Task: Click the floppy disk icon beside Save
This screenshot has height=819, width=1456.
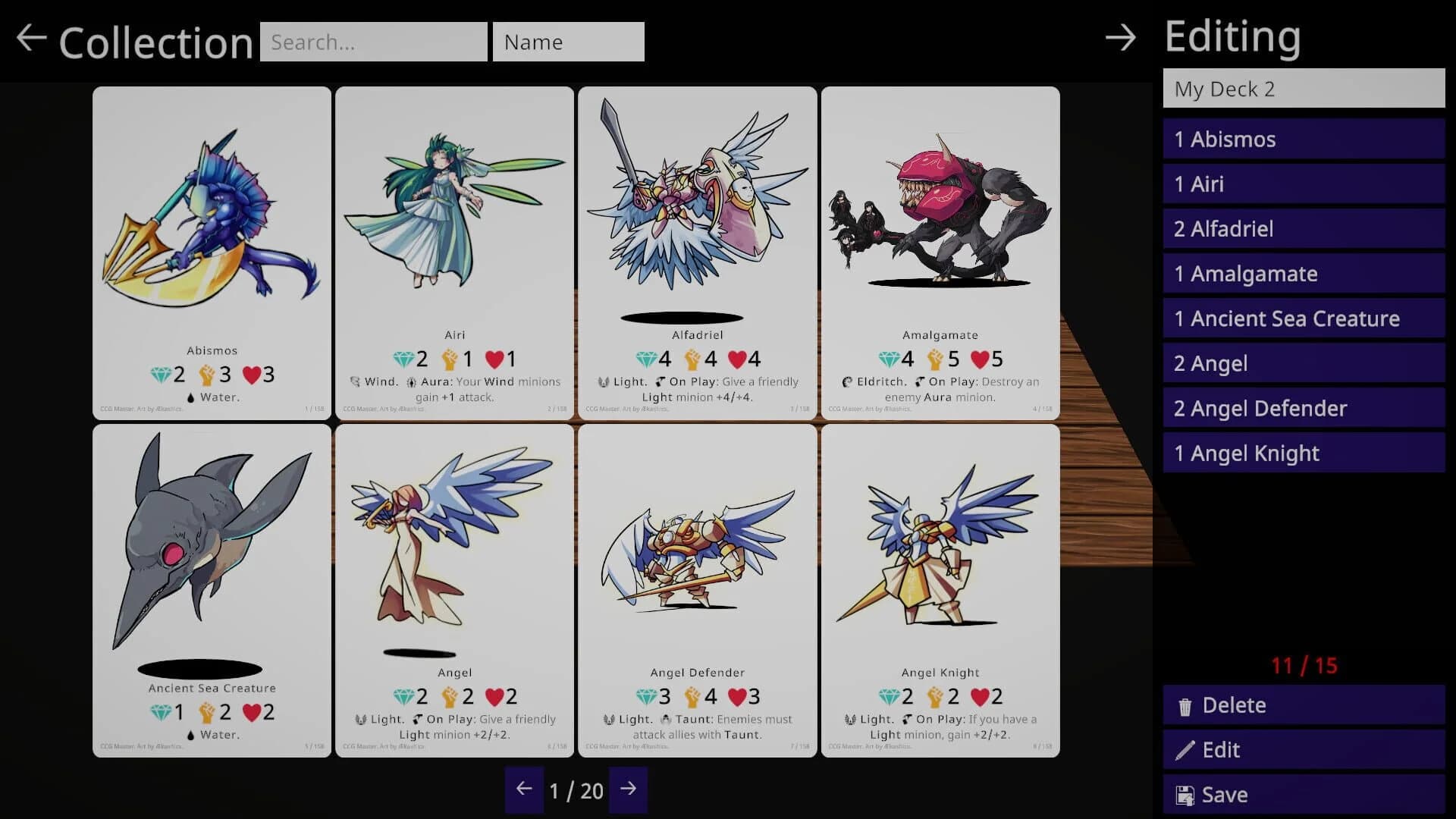Action: click(1186, 794)
